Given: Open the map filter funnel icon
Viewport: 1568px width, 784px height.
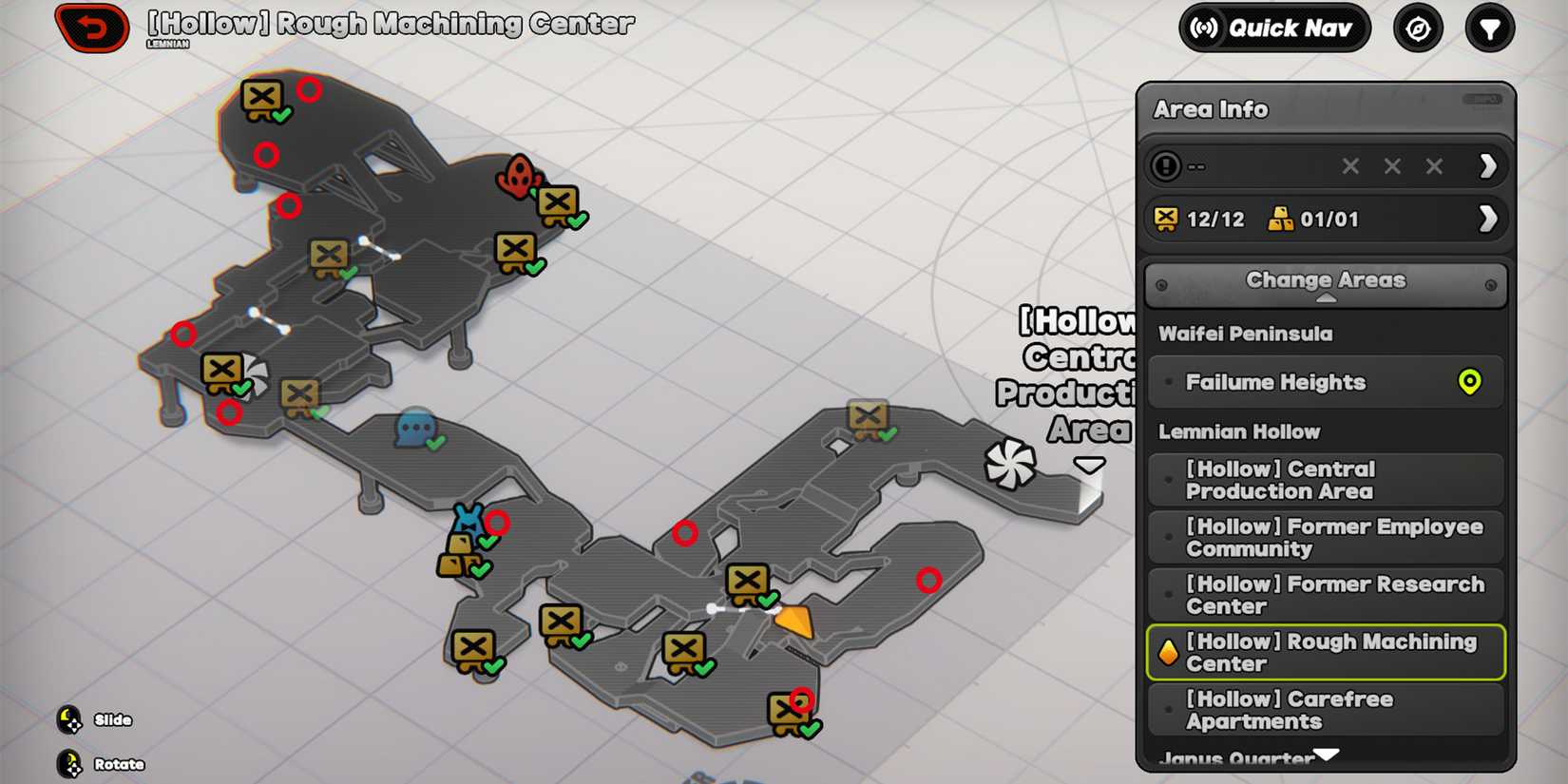Looking at the screenshot, I should (x=1490, y=28).
